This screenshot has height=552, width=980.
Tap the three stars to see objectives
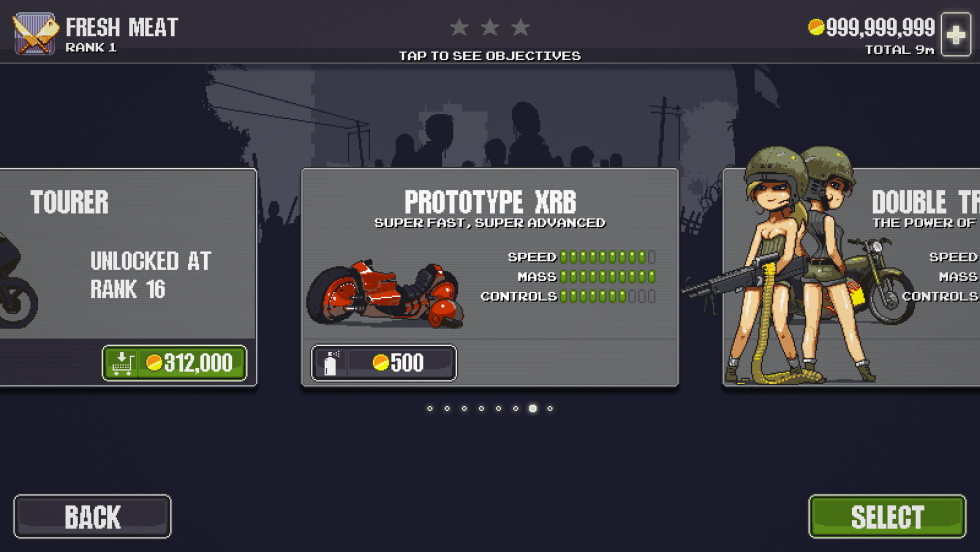click(489, 28)
